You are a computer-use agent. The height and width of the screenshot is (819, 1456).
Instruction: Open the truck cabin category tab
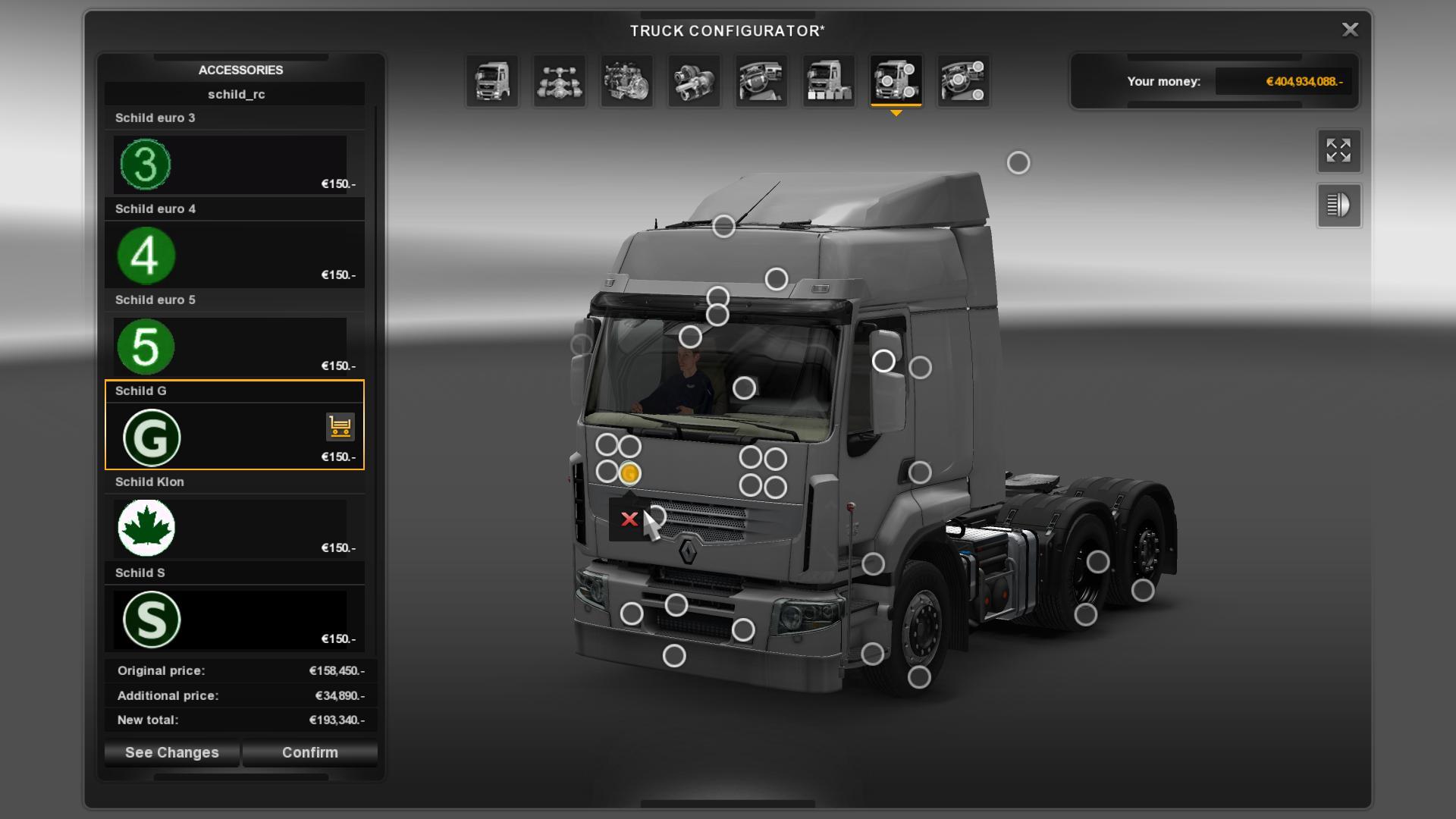tap(492, 81)
